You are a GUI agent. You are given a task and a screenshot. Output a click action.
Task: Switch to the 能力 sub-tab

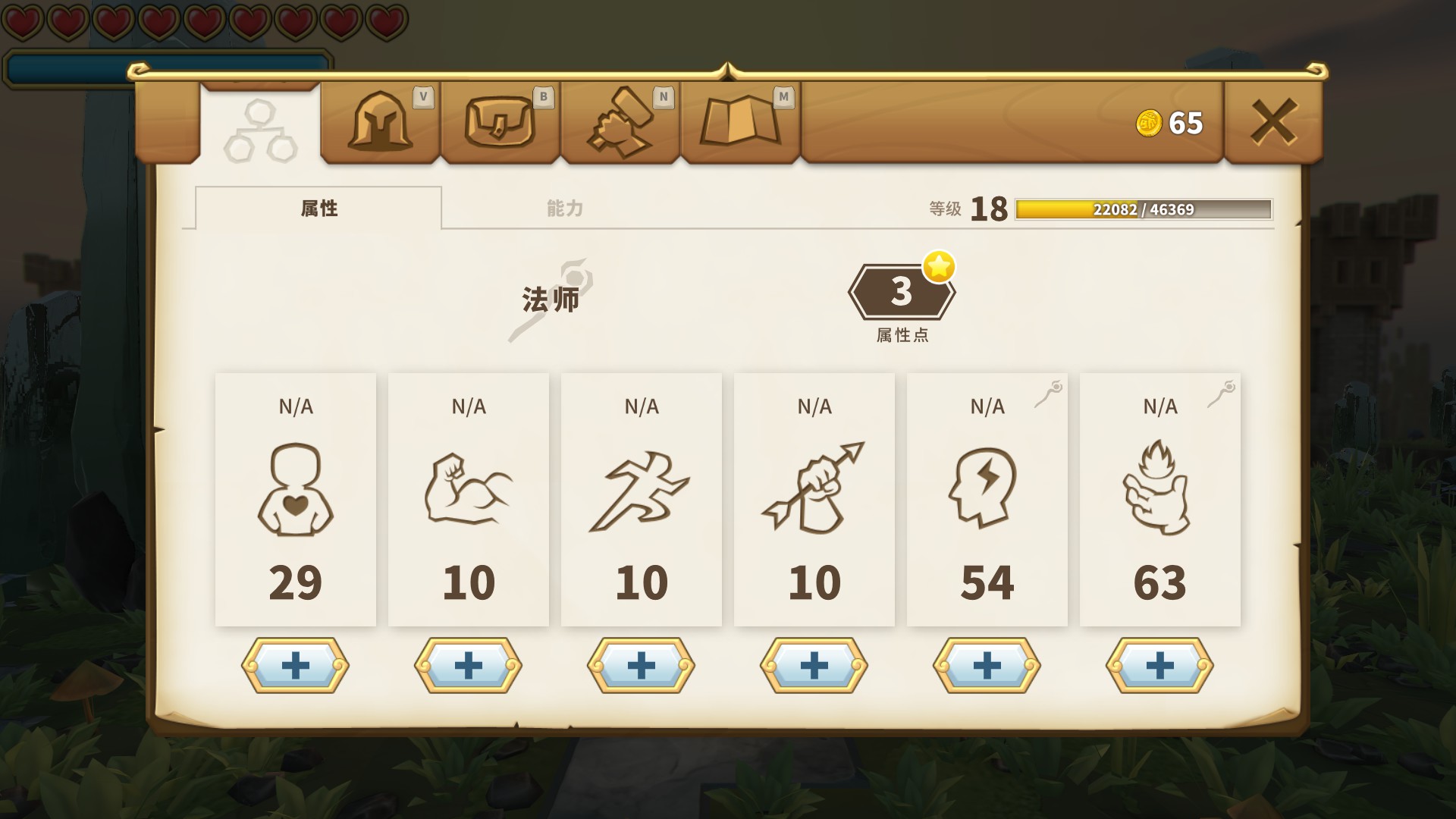click(x=565, y=209)
